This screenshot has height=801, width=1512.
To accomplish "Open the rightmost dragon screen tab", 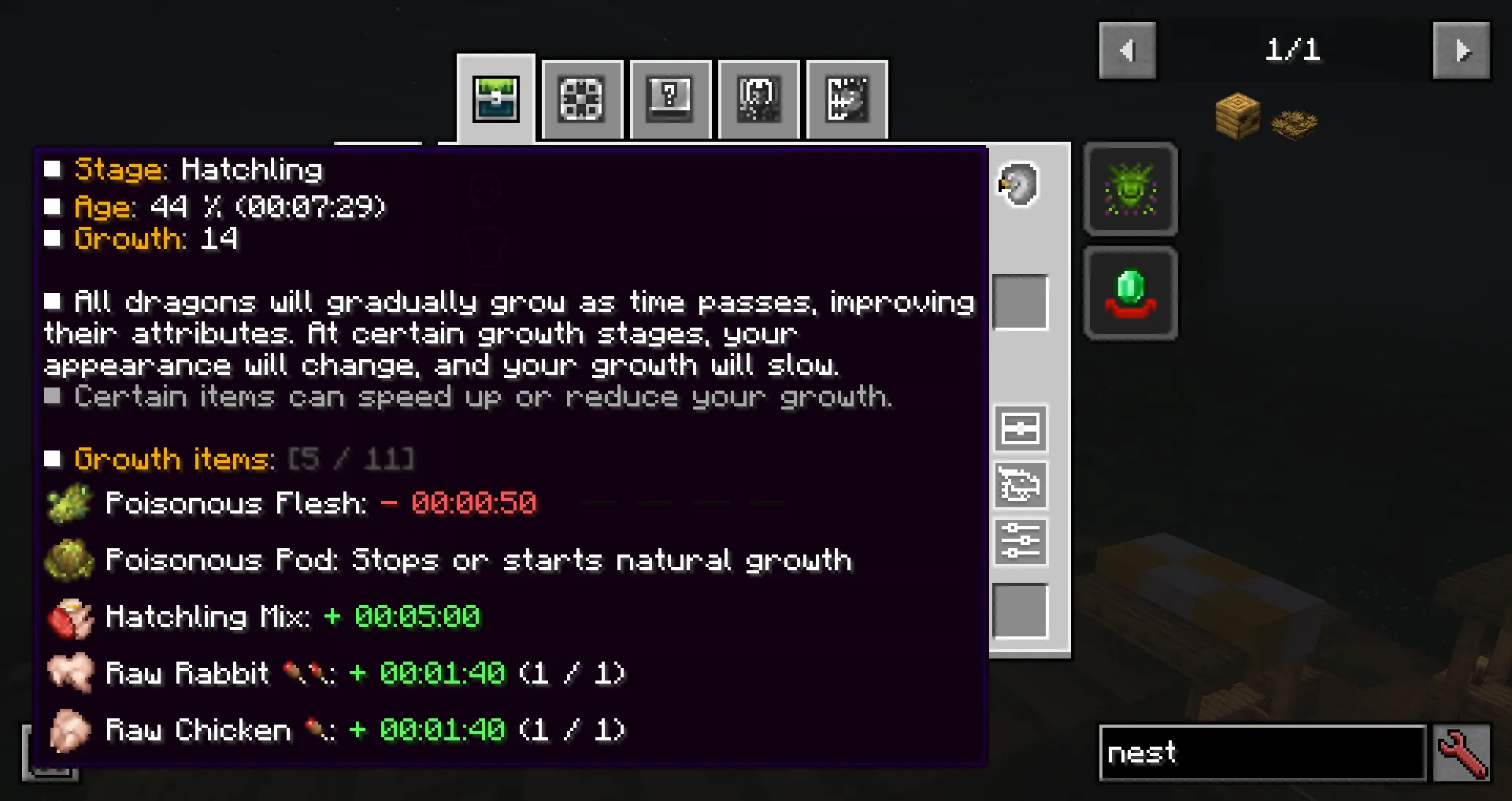I will click(846, 98).
